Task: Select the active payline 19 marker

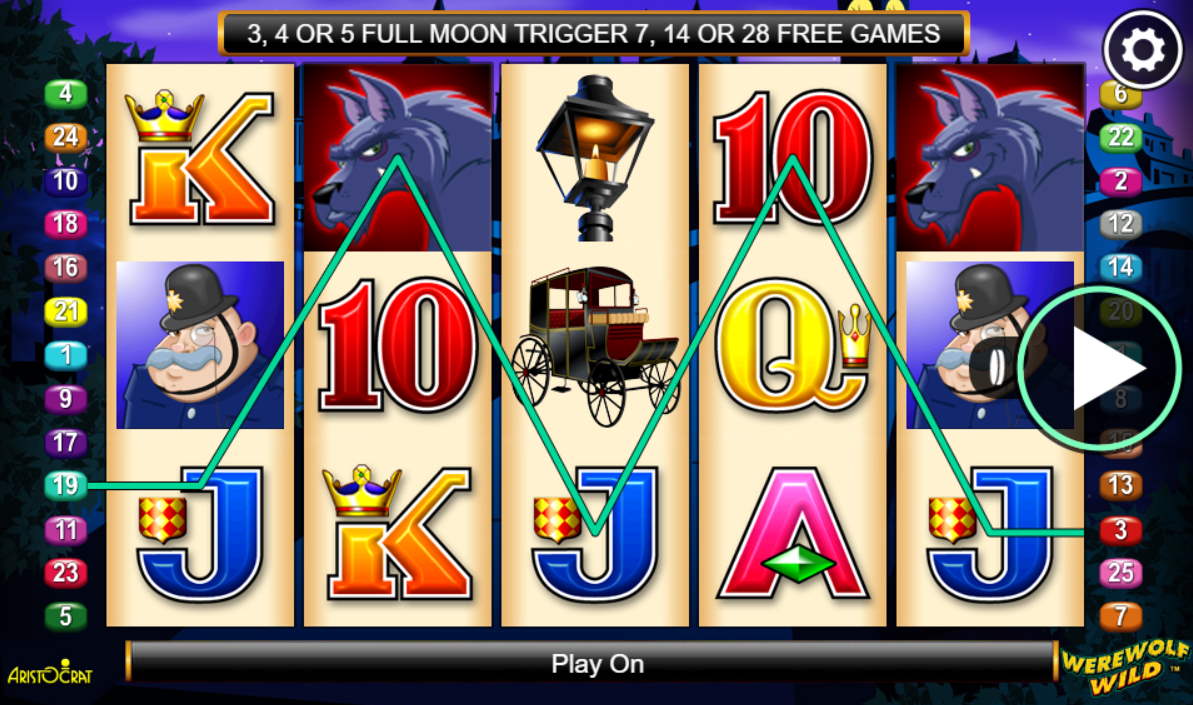Action: click(66, 486)
